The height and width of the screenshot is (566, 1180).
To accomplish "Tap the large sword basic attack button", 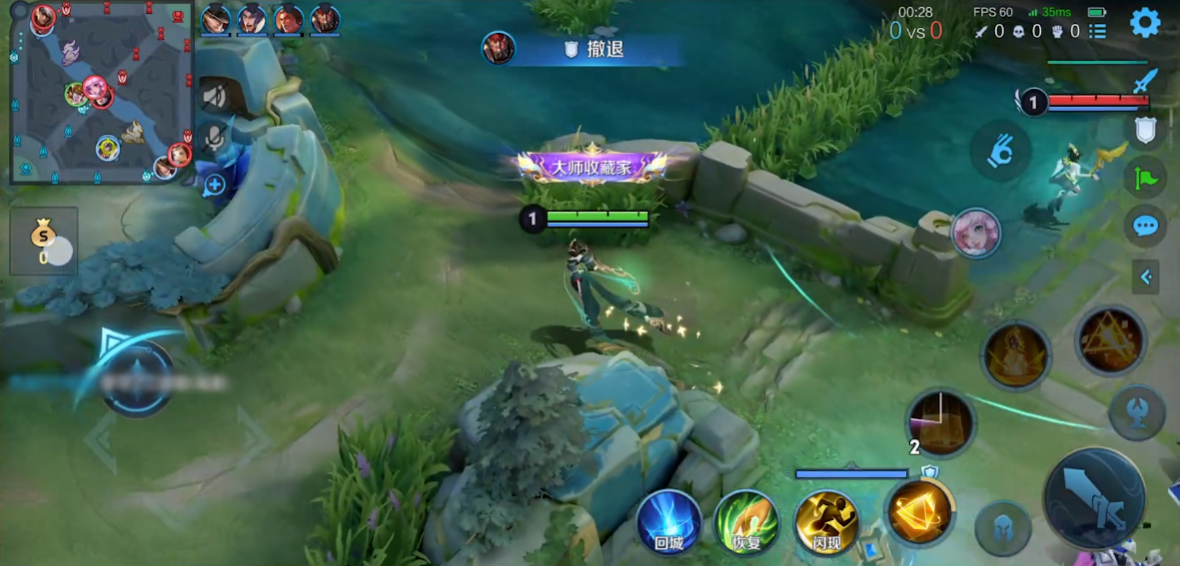I will point(1093,498).
